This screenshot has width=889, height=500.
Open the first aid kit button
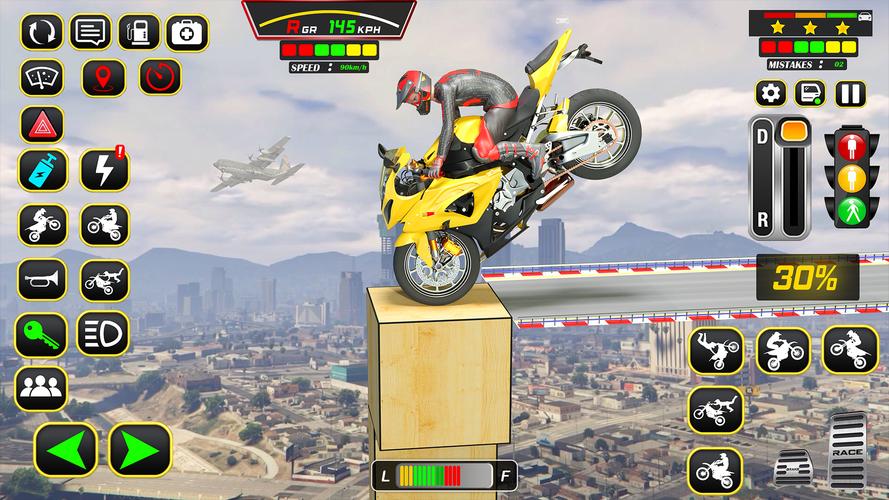pos(187,32)
